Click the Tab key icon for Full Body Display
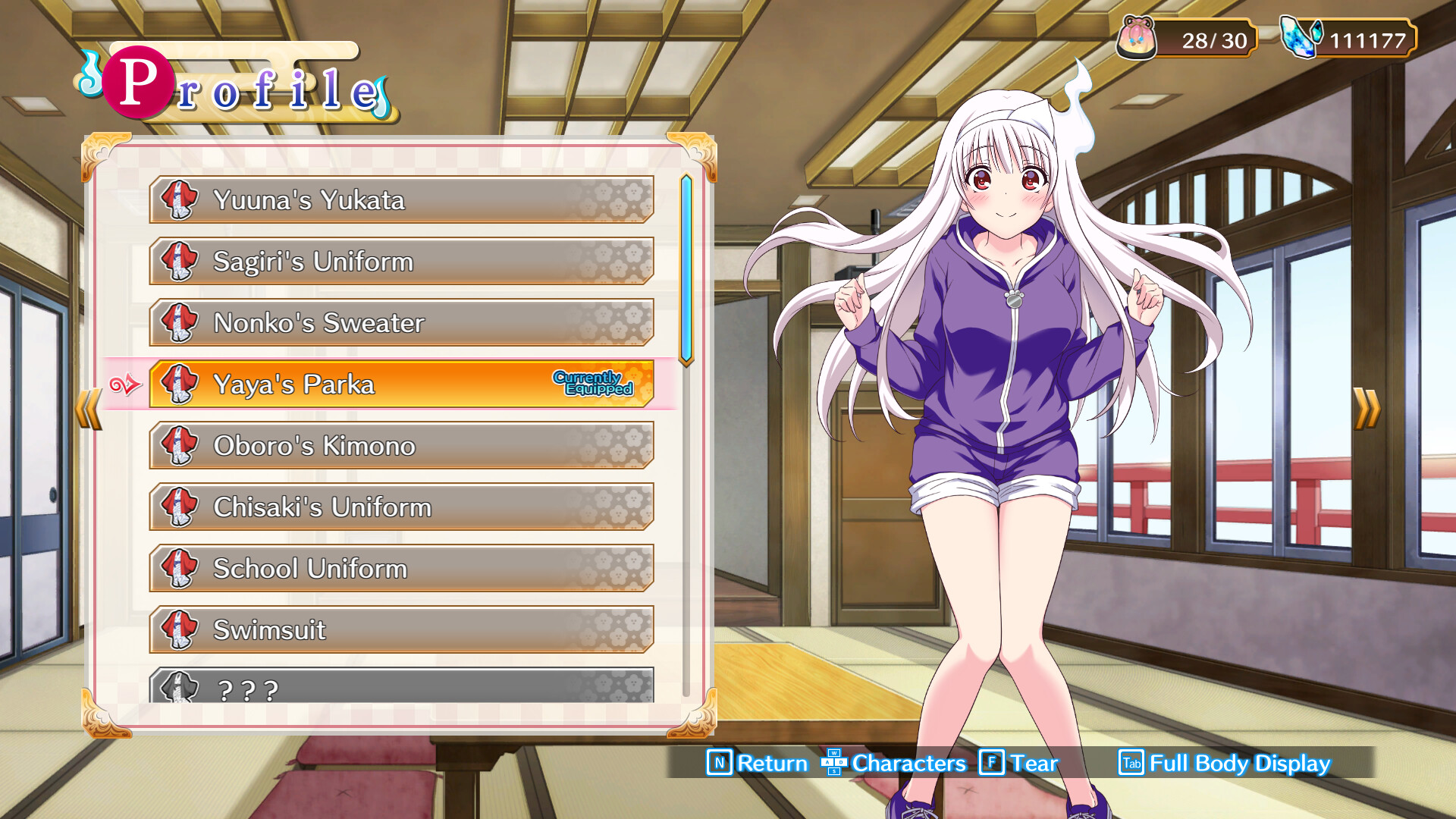The image size is (1456, 819). (x=1132, y=764)
